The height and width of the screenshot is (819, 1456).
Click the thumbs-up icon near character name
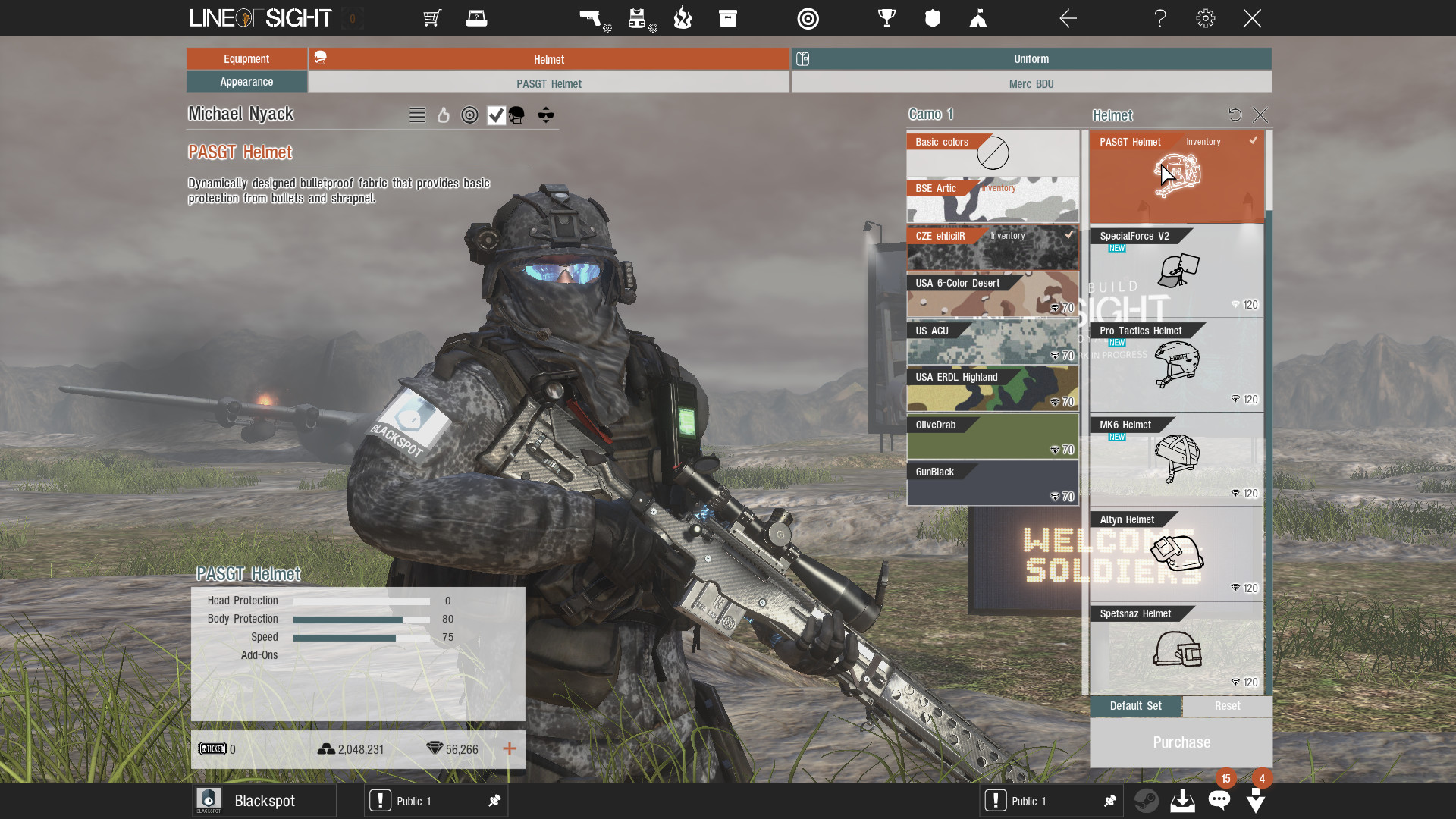pos(444,115)
